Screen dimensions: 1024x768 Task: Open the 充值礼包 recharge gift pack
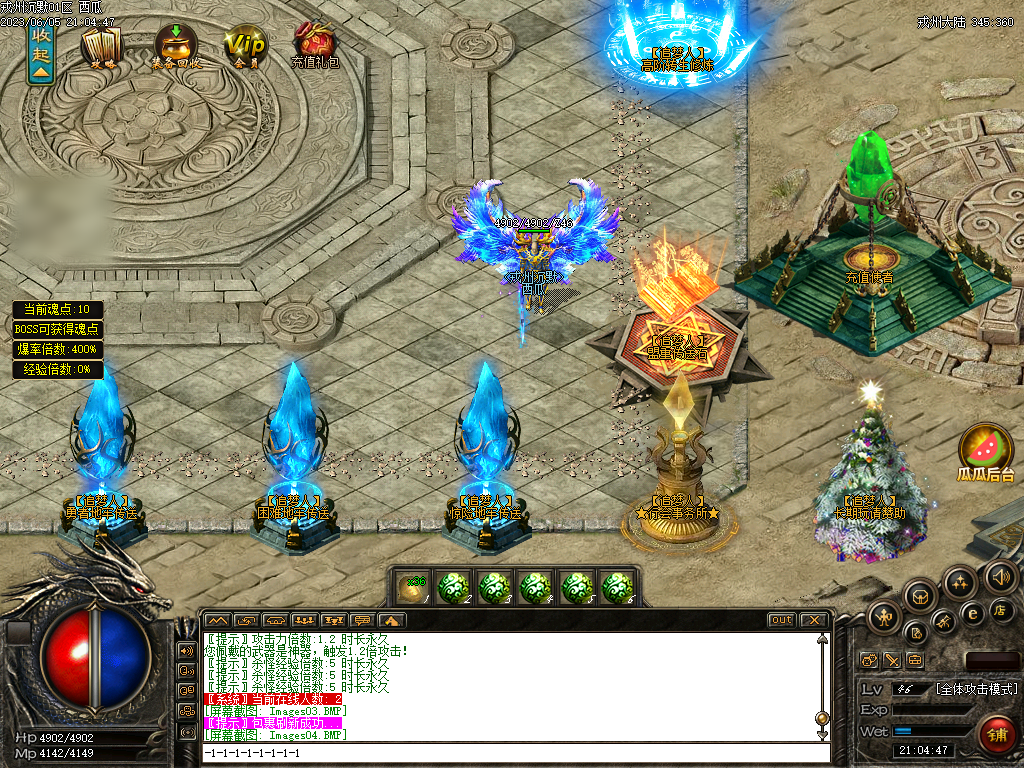tap(314, 46)
